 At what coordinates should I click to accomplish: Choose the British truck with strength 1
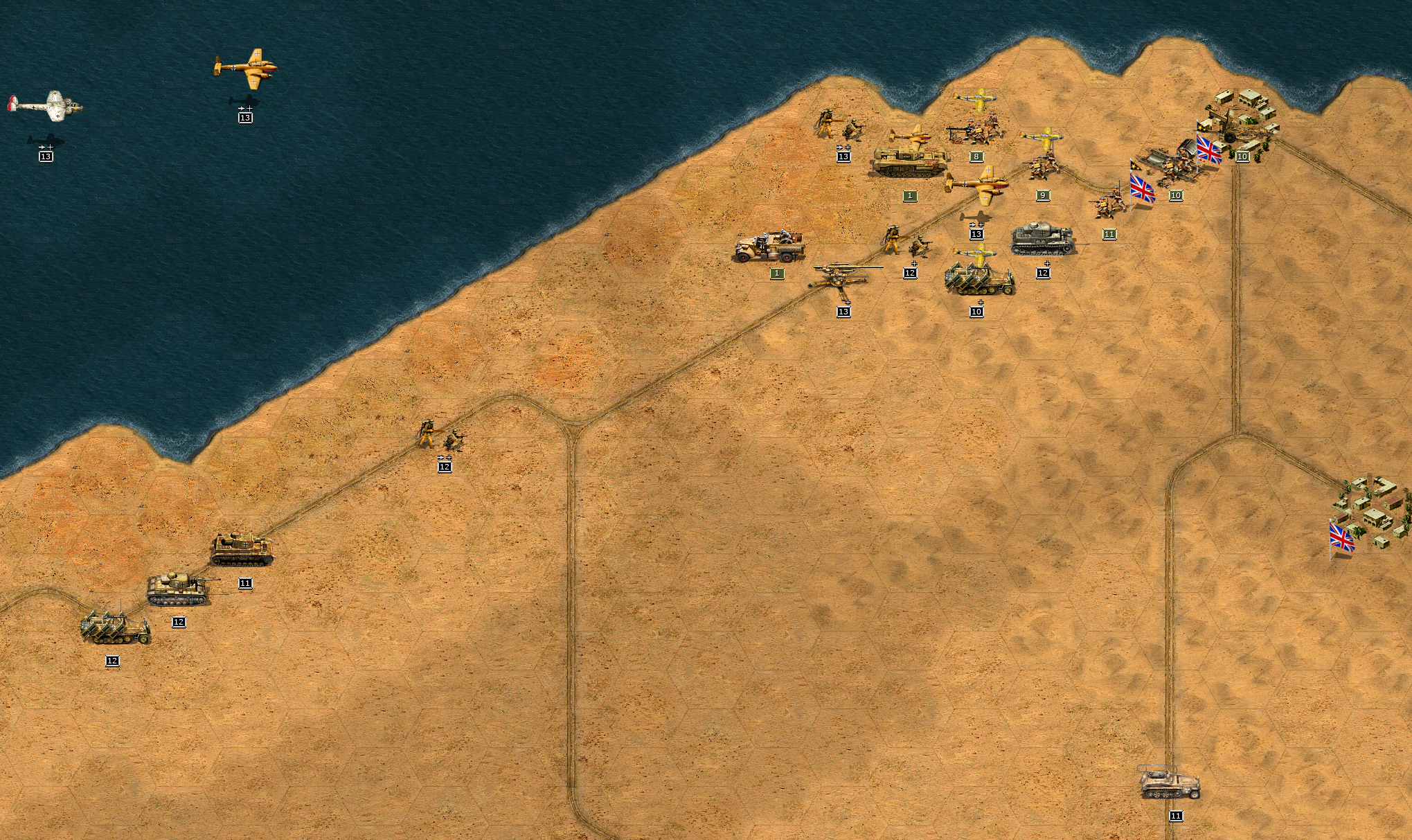click(x=770, y=247)
